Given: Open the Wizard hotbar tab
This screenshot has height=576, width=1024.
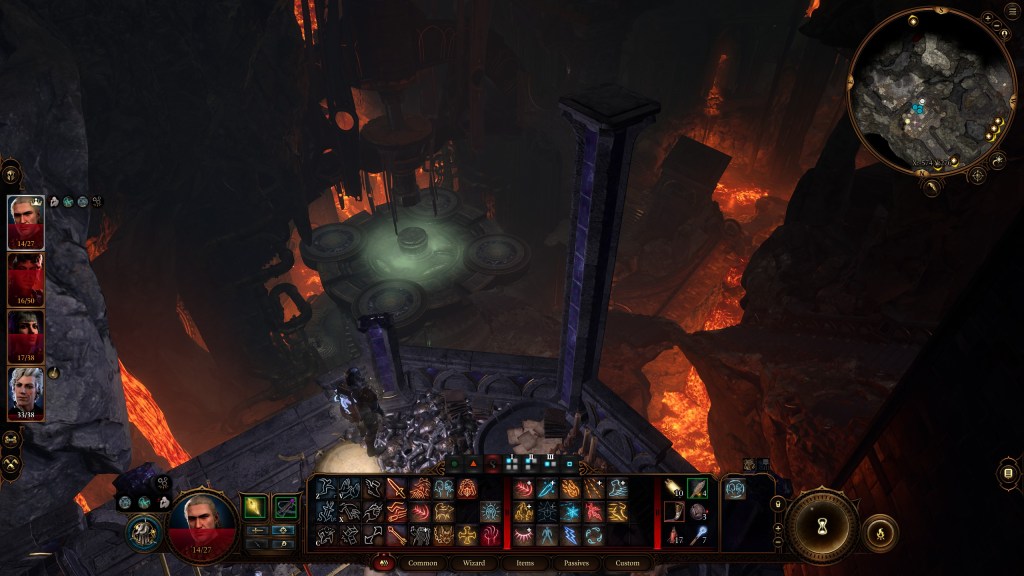Looking at the screenshot, I should [473, 563].
